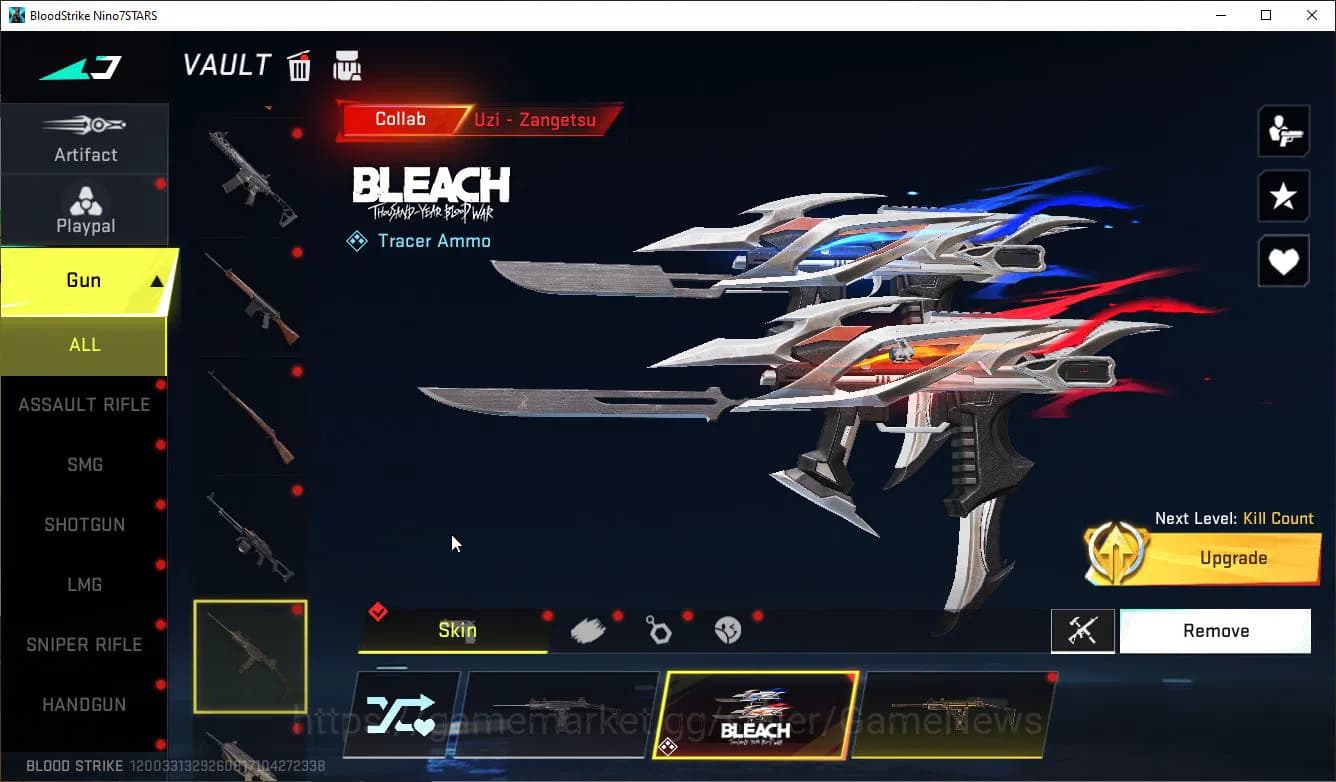Click the dismantle box icon beside the trash

pyautogui.click(x=346, y=65)
